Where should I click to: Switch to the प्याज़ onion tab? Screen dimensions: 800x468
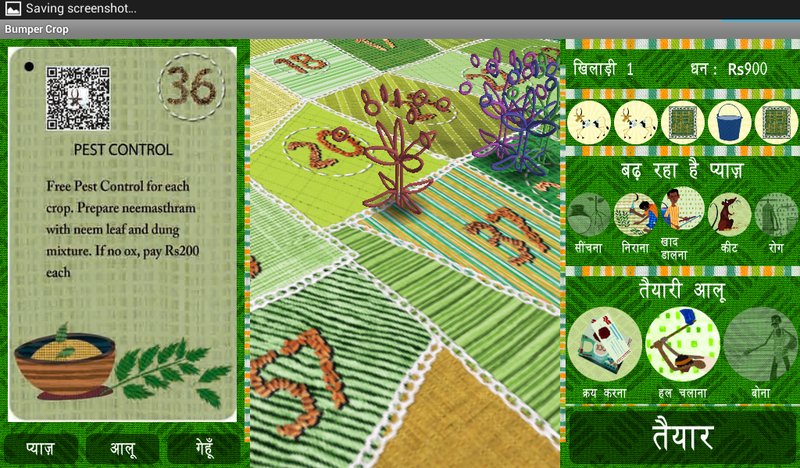[x=41, y=448]
